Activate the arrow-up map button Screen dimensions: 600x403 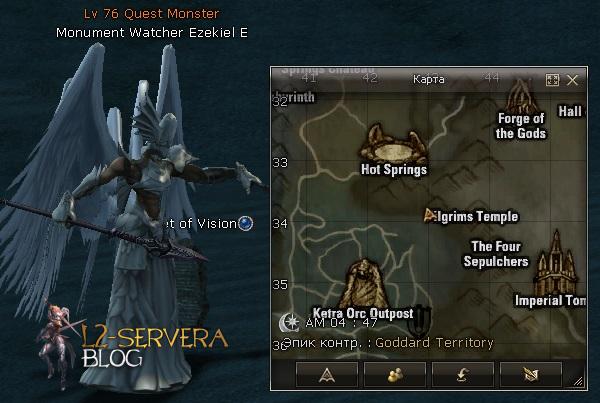(x=325, y=375)
